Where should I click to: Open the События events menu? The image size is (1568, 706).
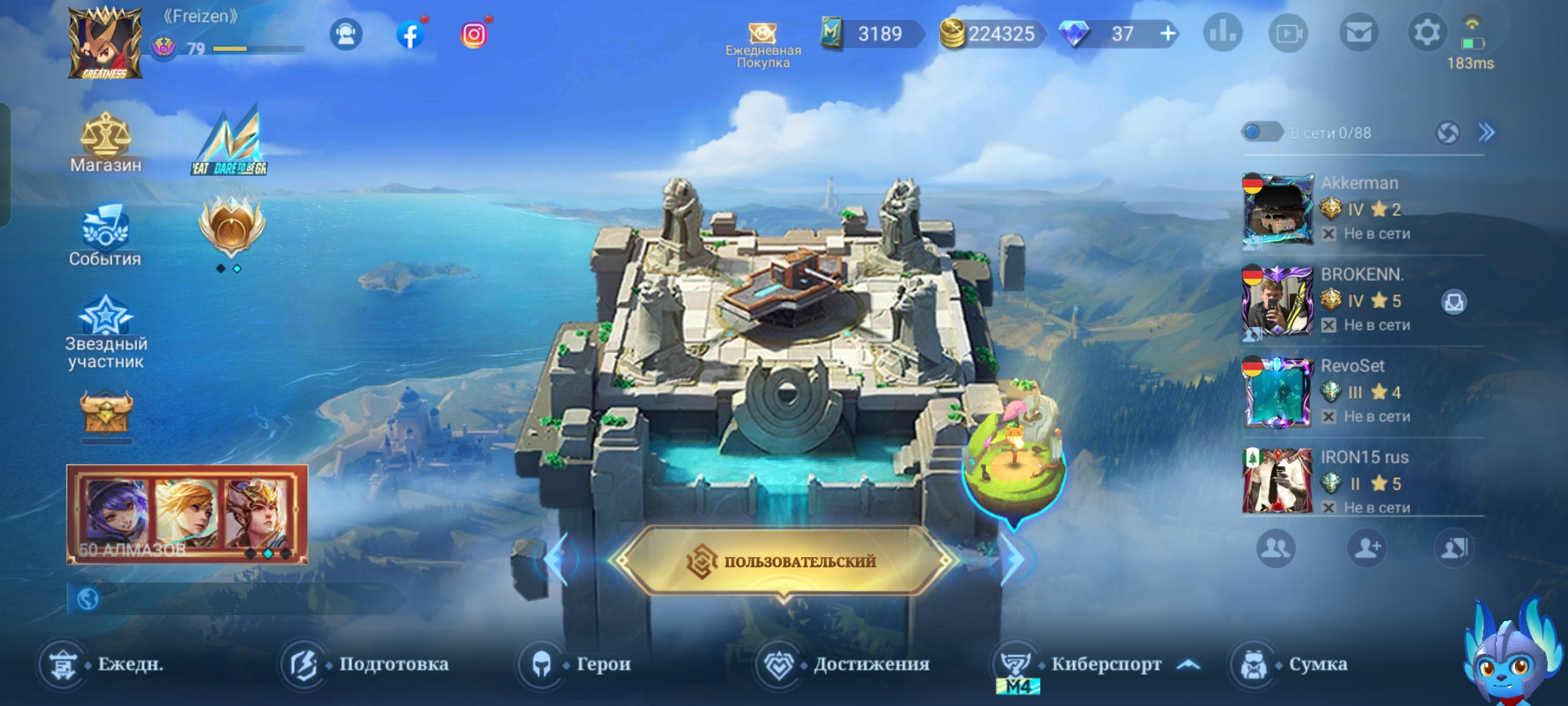(105, 235)
